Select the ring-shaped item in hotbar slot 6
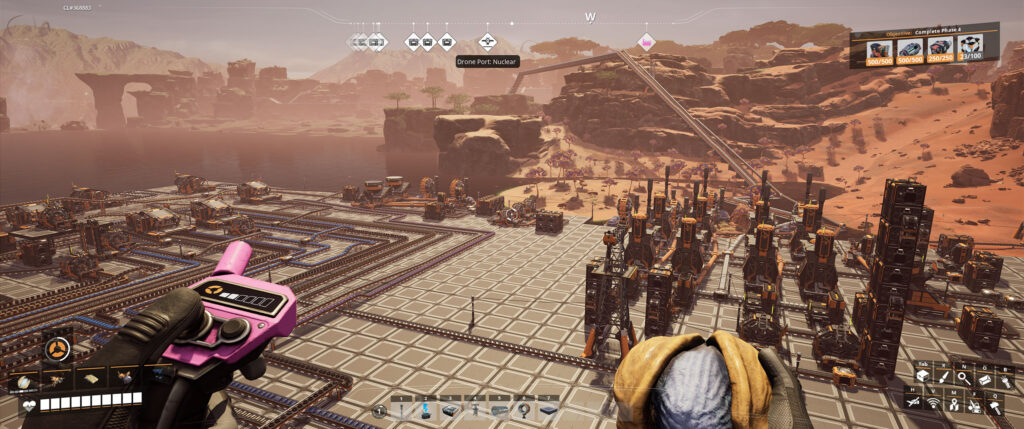 click(522, 410)
